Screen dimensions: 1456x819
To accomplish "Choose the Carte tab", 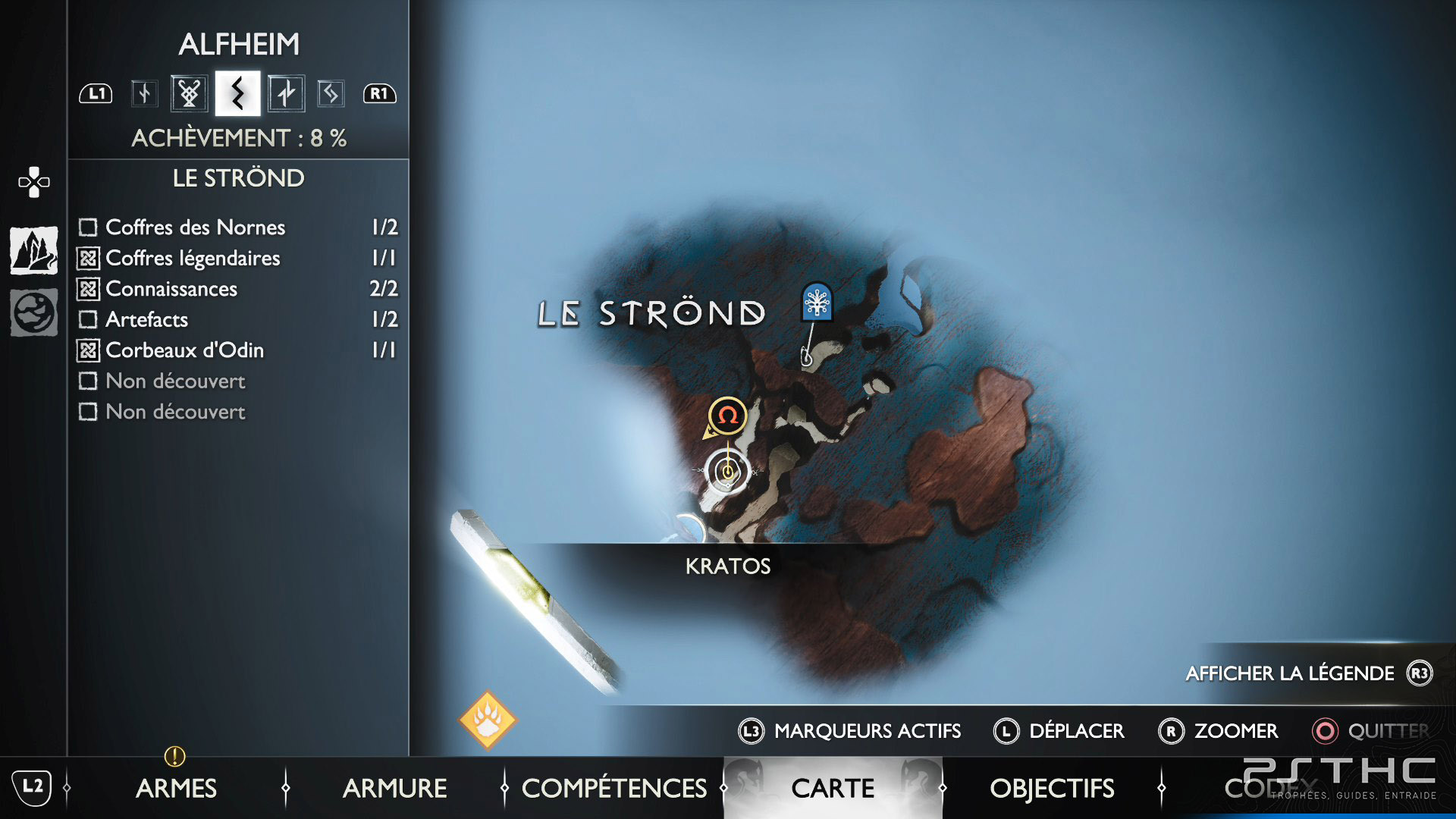I will [x=833, y=788].
